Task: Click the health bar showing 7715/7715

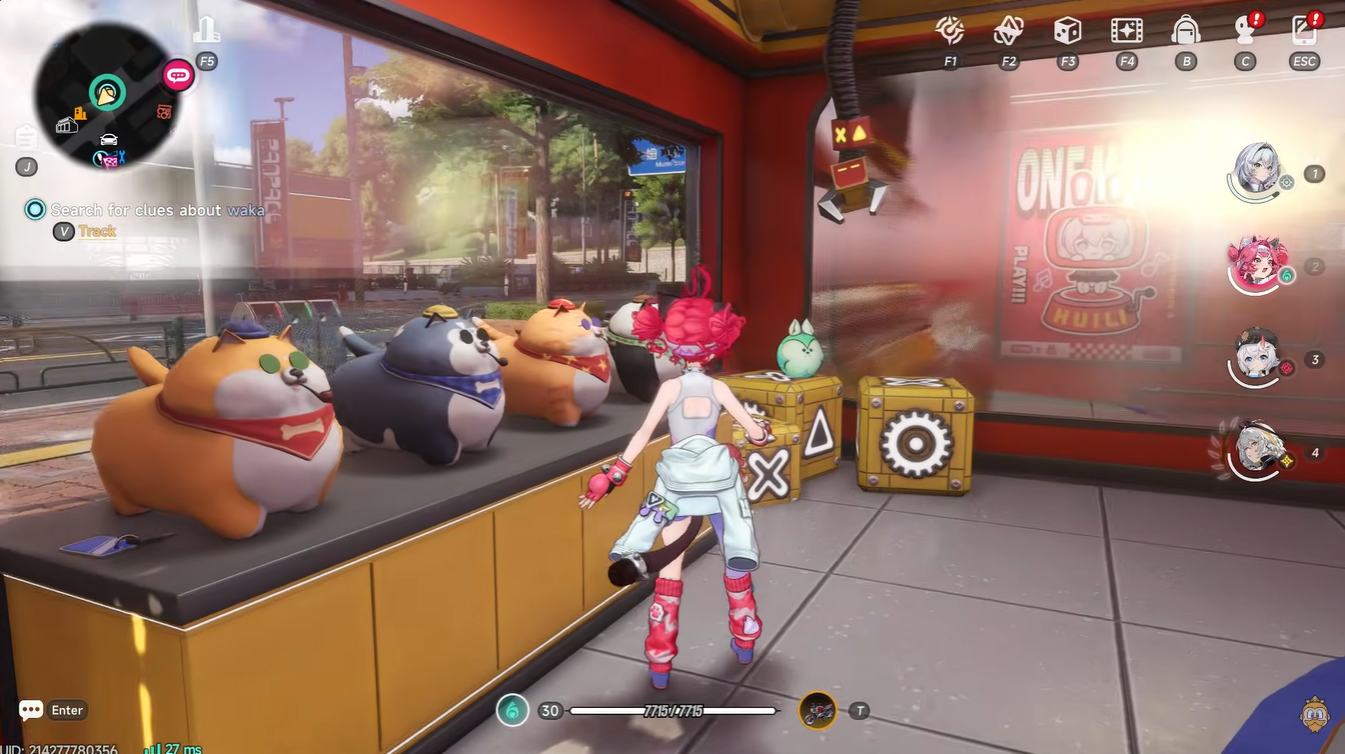Action: point(672,710)
